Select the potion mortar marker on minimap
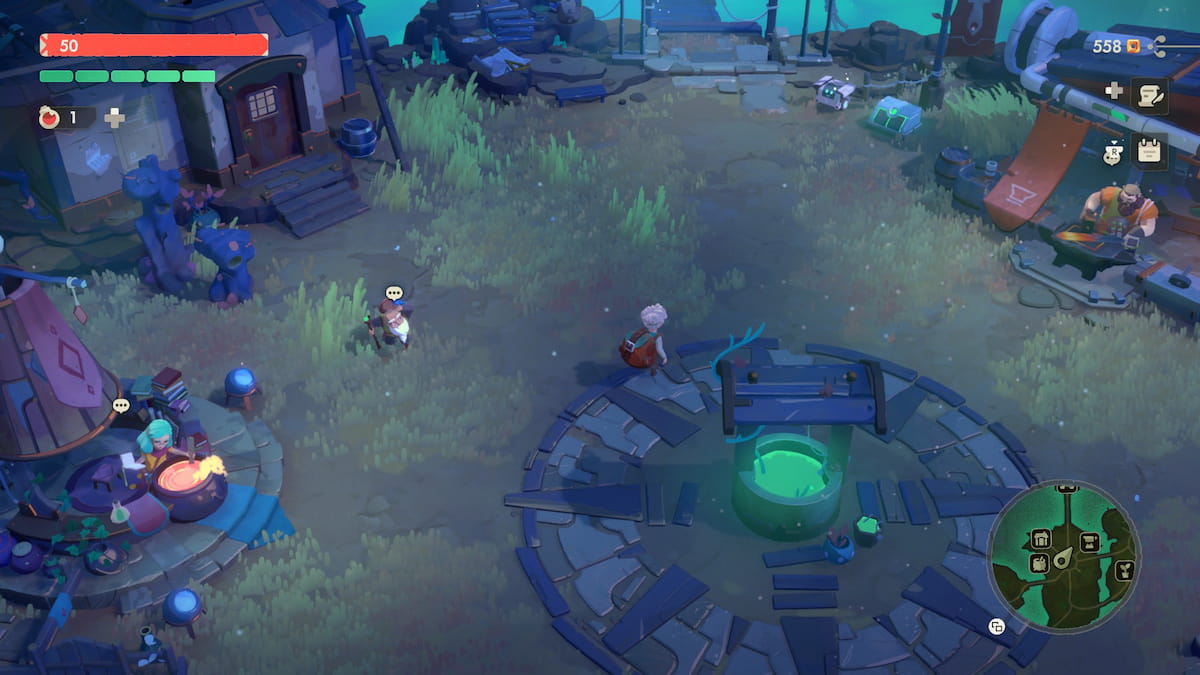This screenshot has height=675, width=1200. coord(1039,563)
